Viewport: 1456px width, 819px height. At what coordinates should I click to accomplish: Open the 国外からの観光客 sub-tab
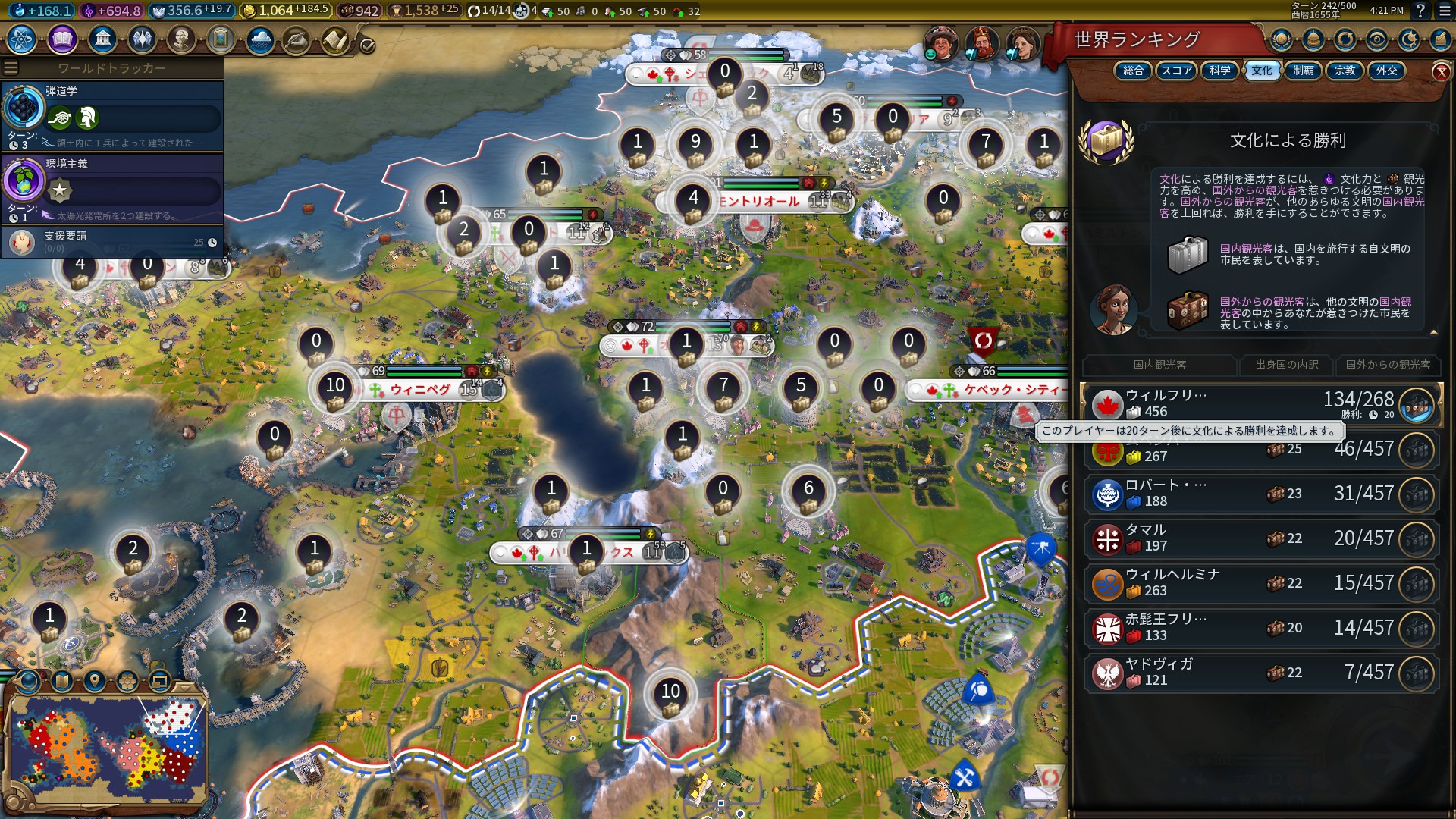pos(1388,365)
